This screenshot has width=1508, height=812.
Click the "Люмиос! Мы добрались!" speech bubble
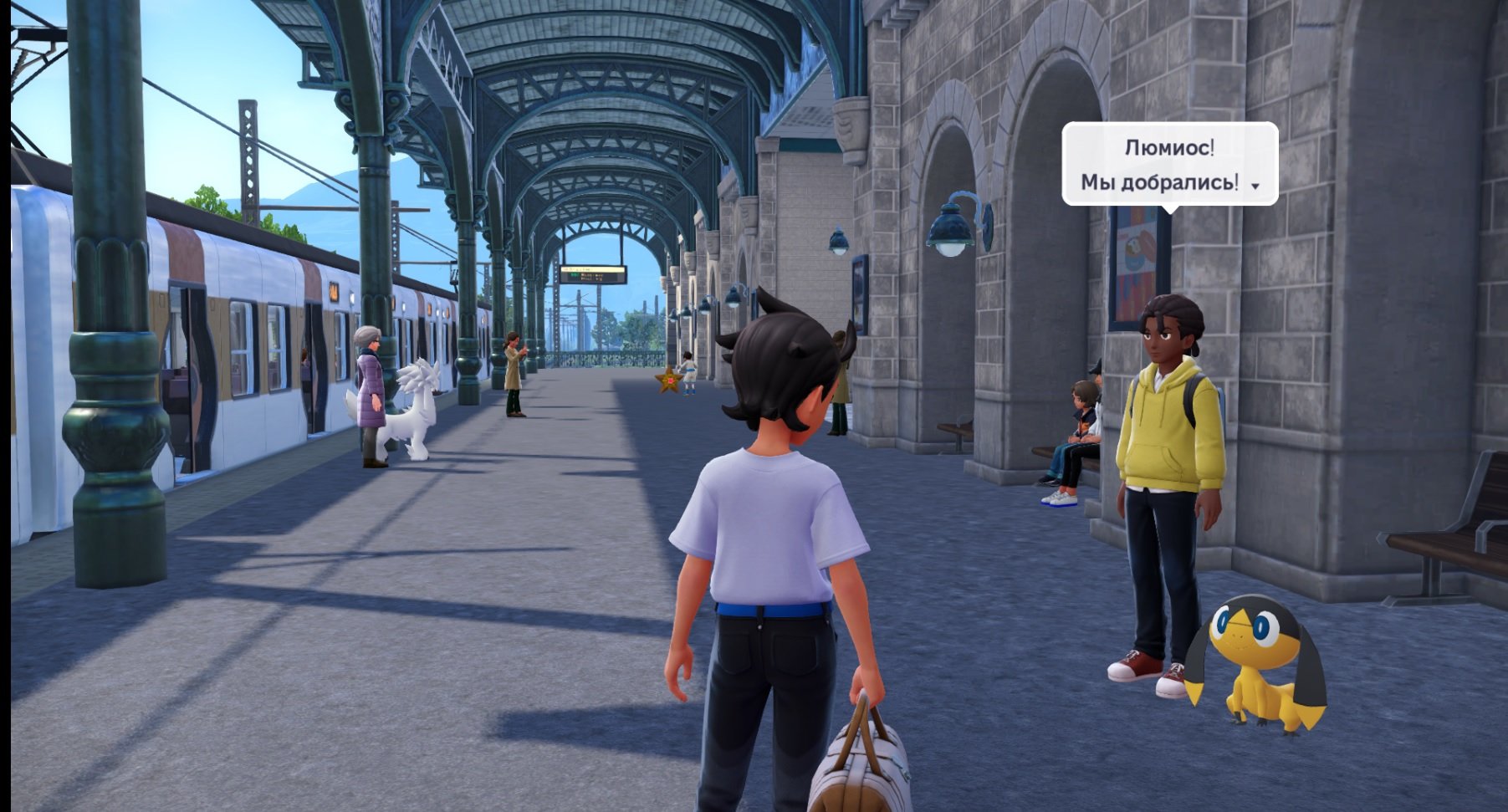(1168, 164)
